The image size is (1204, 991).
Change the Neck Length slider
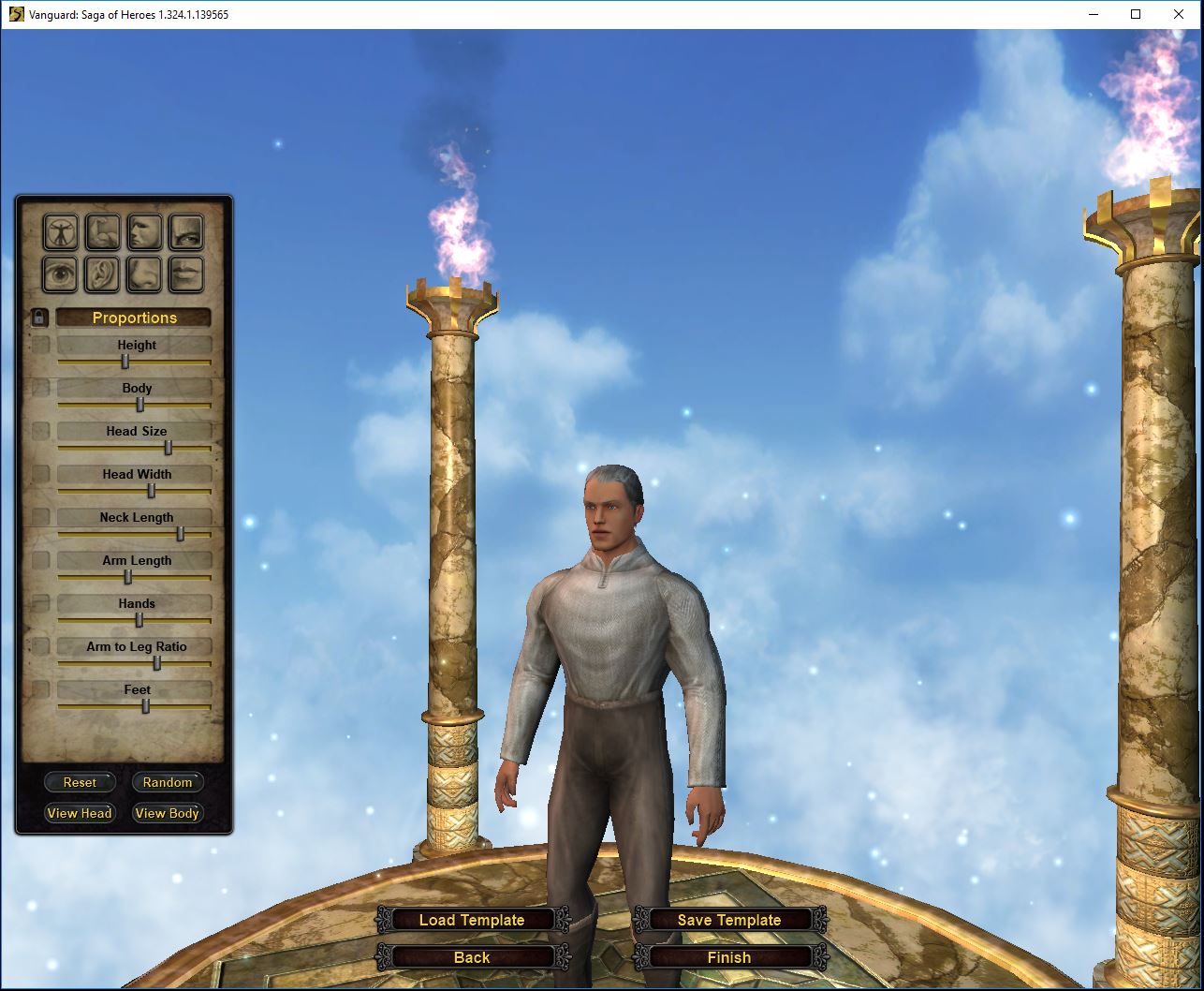click(x=181, y=534)
